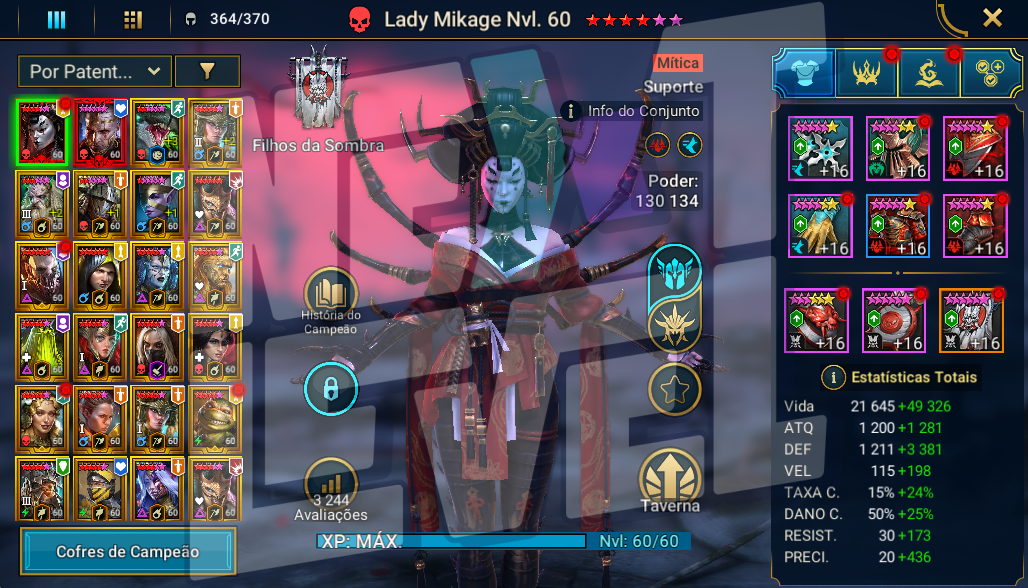This screenshot has height=588, width=1028.
Task: Select the gold-bordered banner accessory slot
Action: [971, 320]
